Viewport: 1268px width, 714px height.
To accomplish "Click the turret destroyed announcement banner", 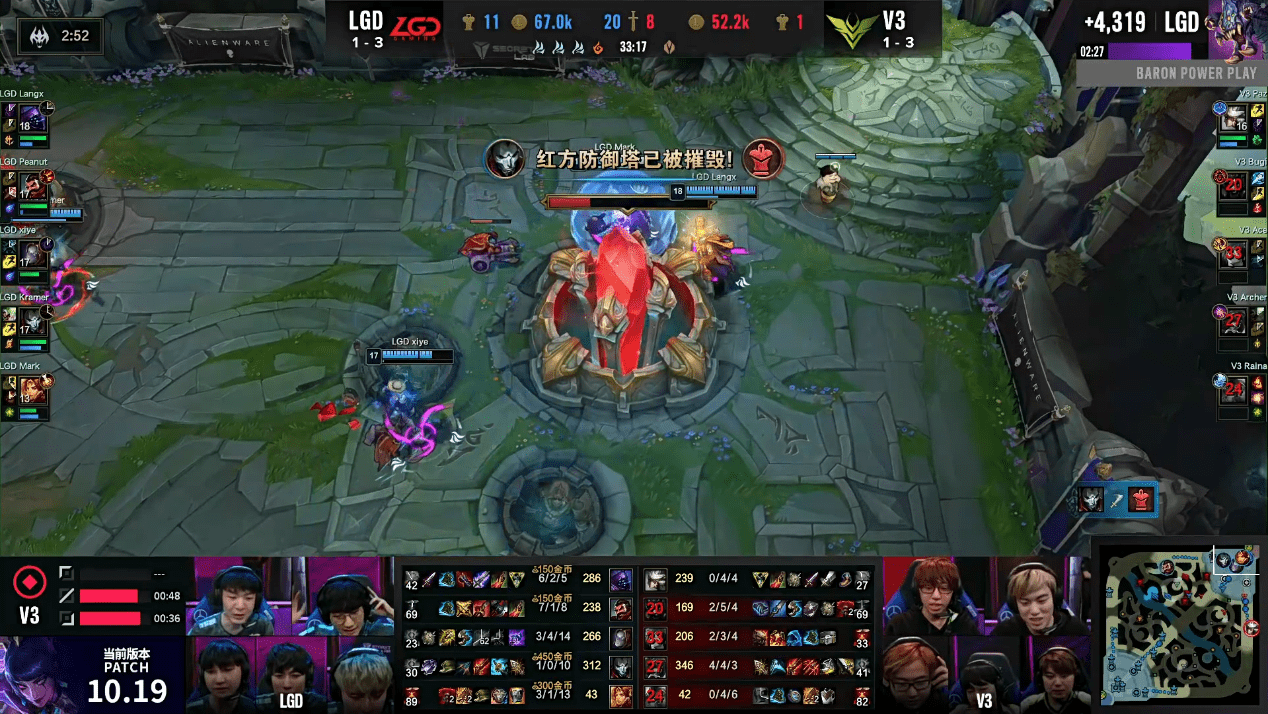I will (634, 159).
